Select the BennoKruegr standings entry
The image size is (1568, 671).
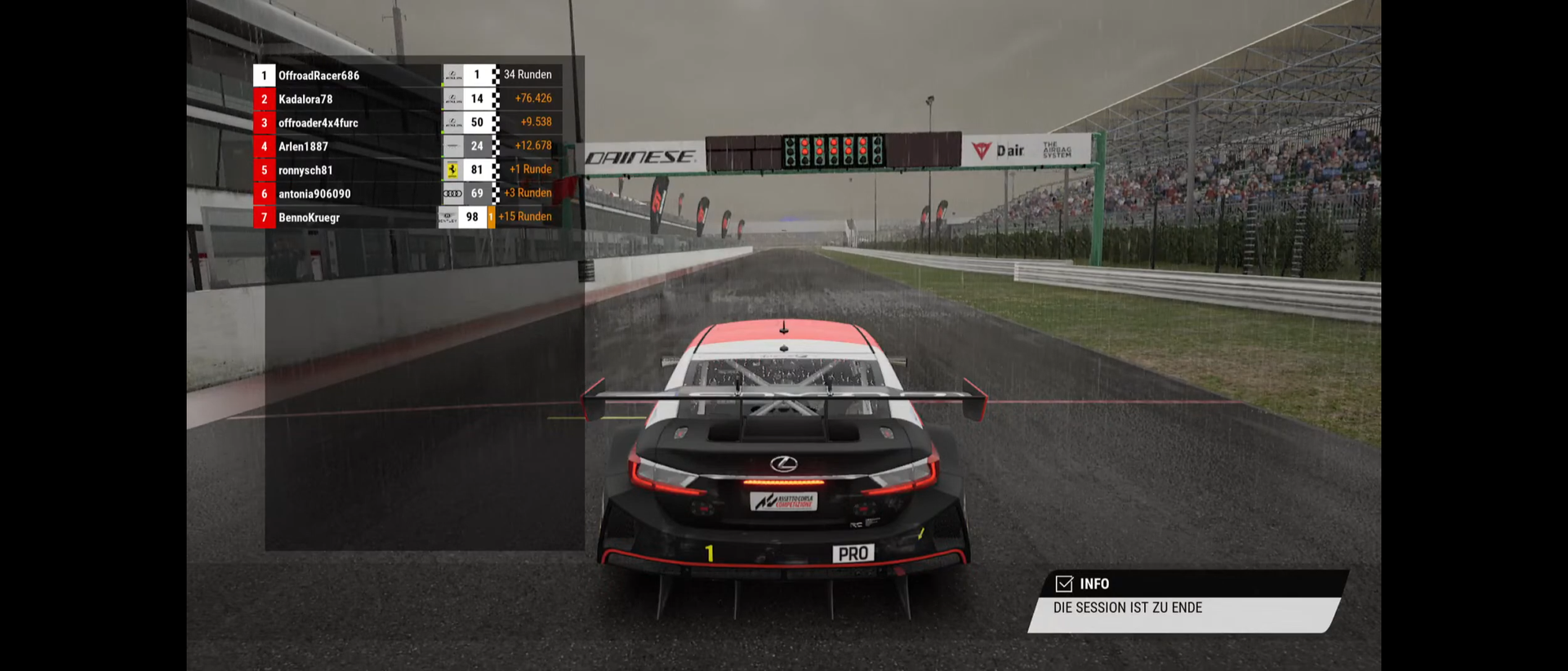tap(309, 218)
